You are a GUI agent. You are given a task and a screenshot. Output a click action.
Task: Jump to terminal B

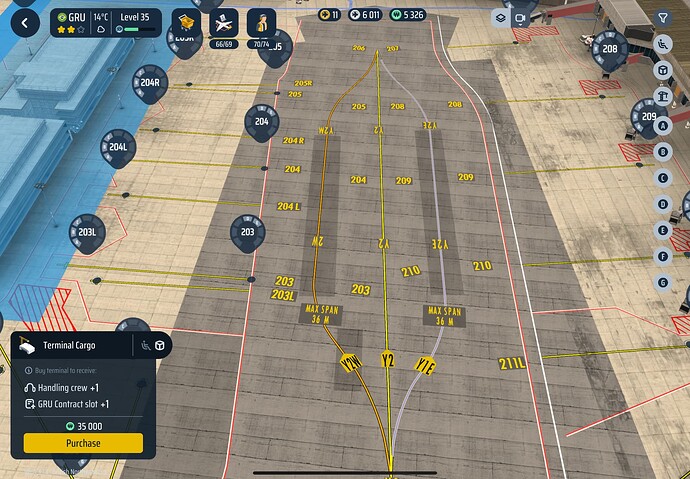coord(662,152)
